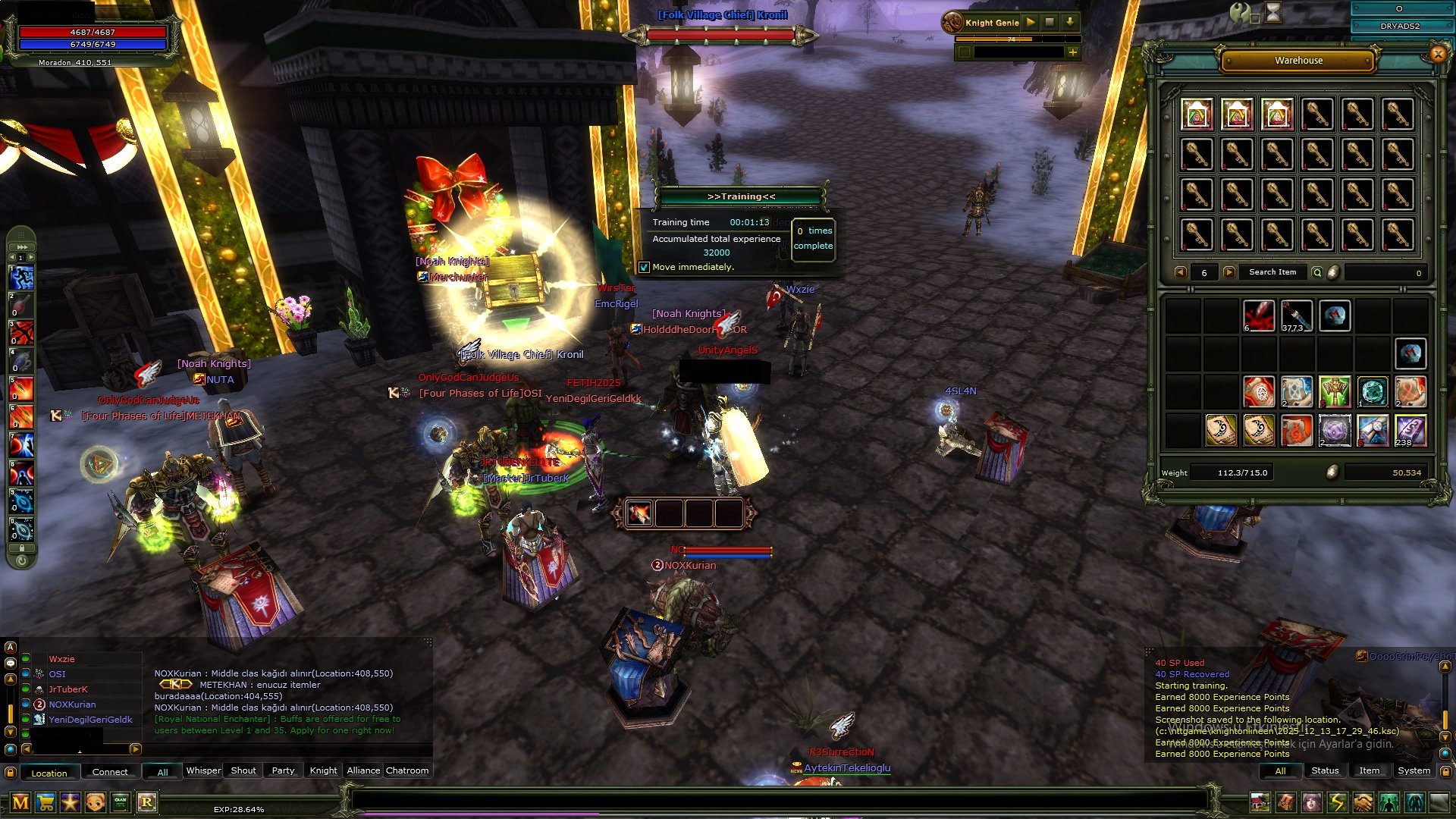Switch to the Party chat tab
The image size is (1456, 819).
click(283, 770)
